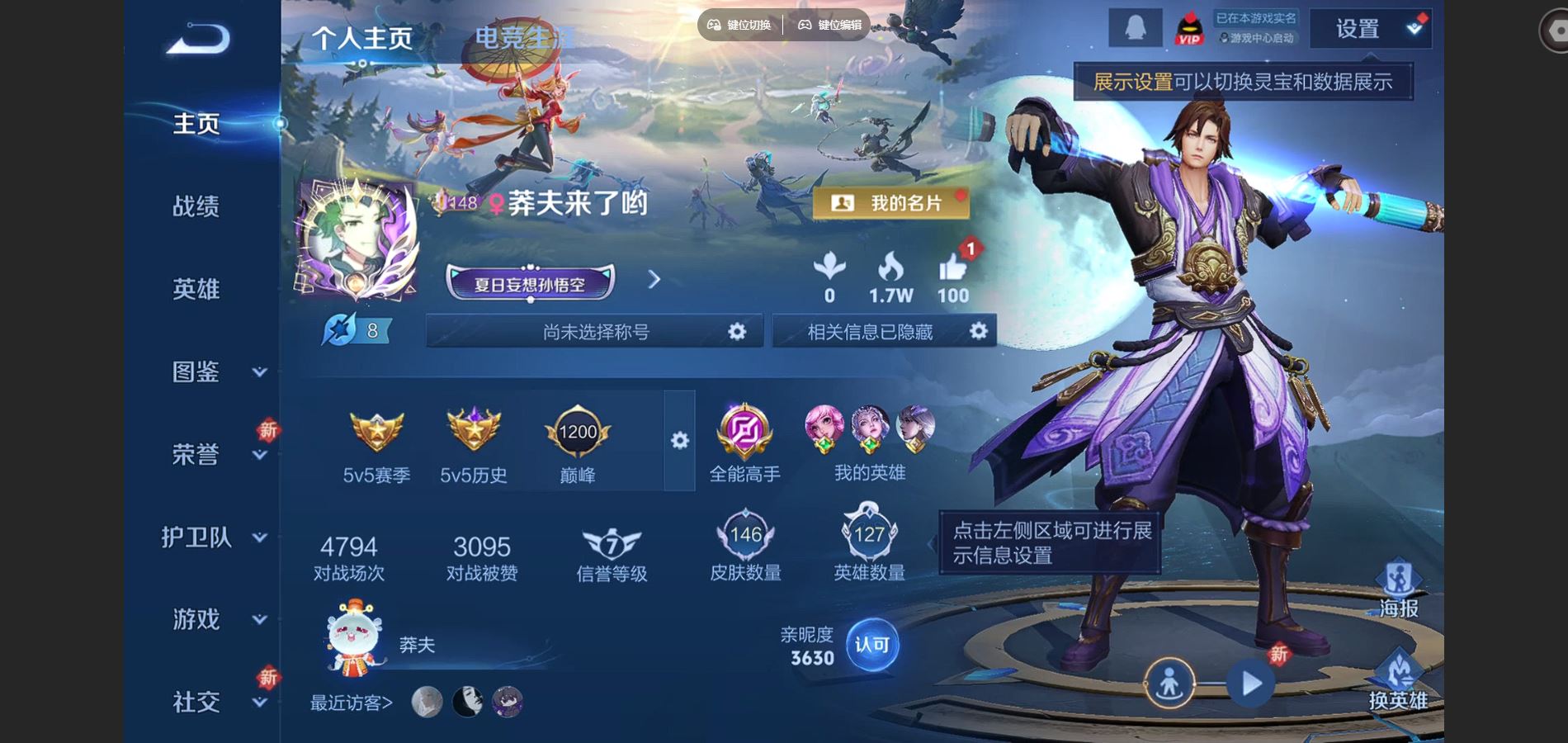Click the 夏日妄想孙悟空 skin badge
Viewport: 1568px width, 743px height.
[530, 284]
